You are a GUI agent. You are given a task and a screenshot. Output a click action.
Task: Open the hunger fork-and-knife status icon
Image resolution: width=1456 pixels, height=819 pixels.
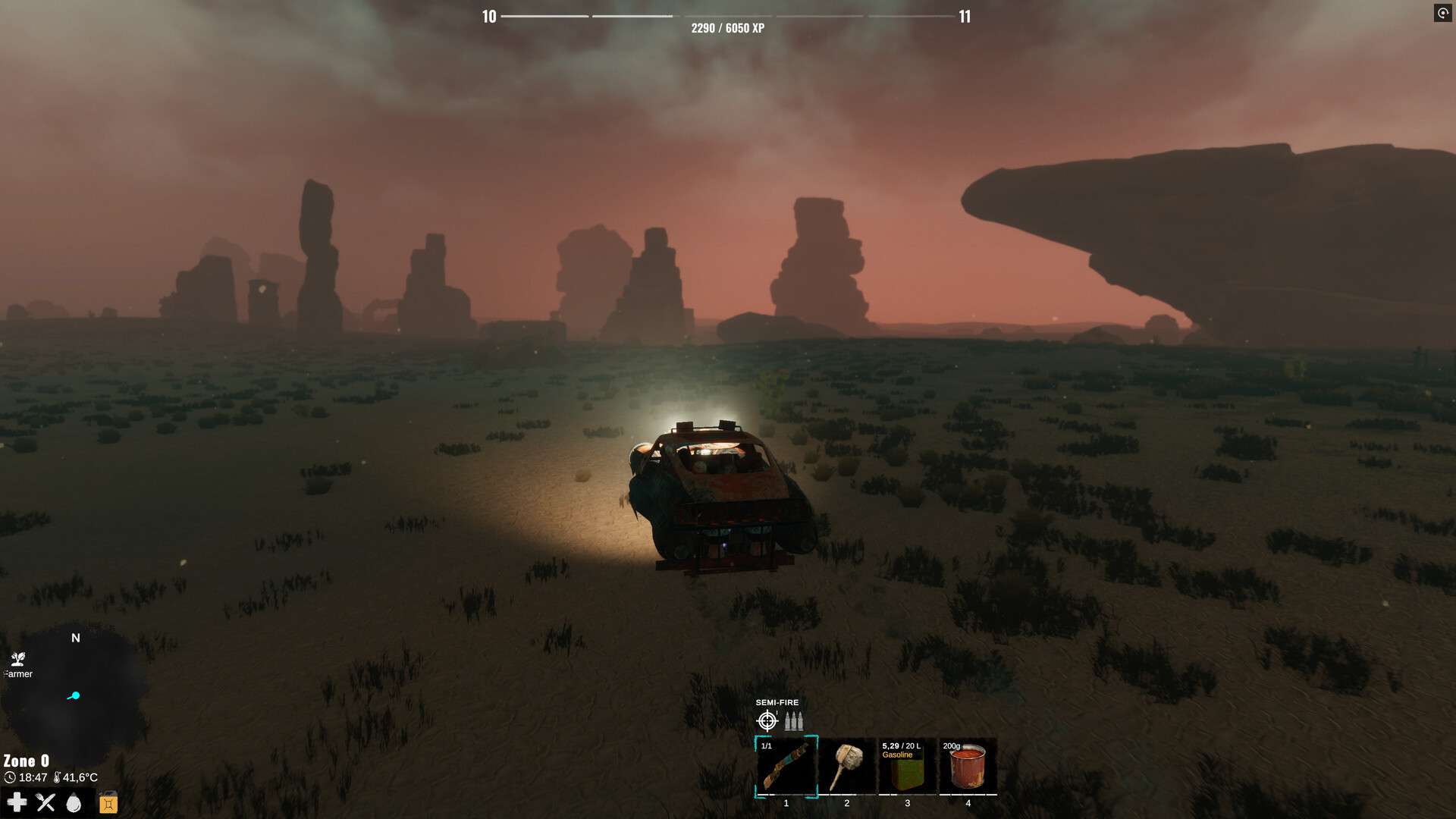45,802
